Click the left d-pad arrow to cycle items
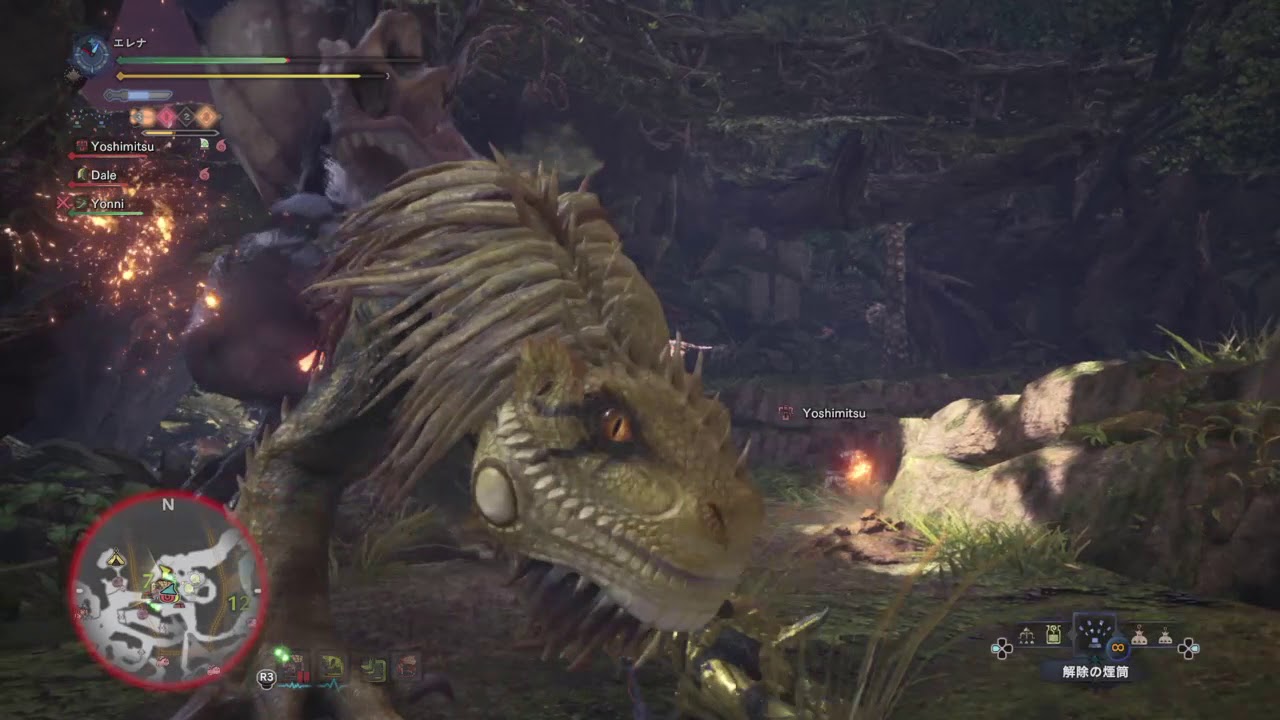 [x=1002, y=648]
